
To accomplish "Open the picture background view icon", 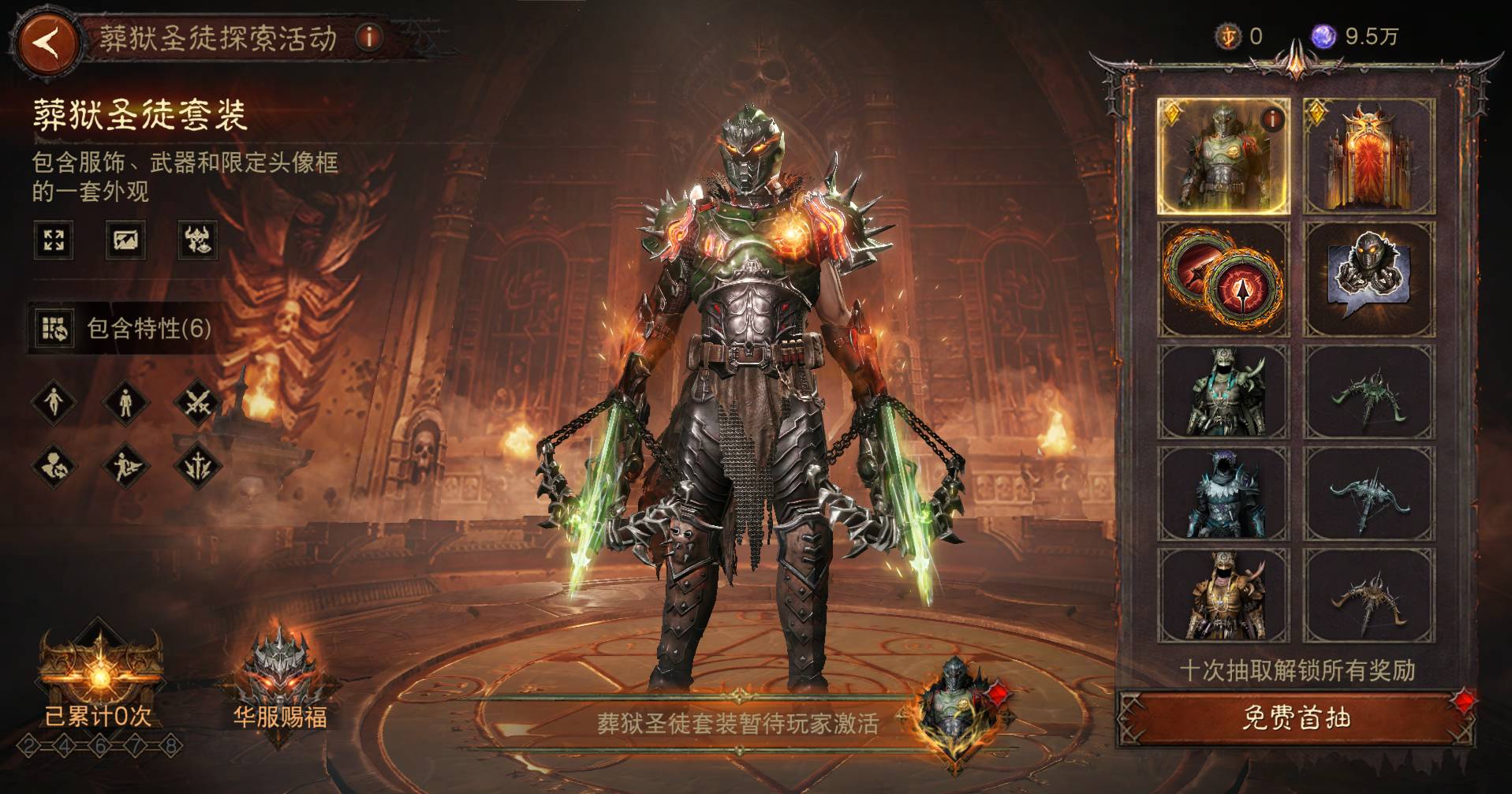I will point(125,240).
